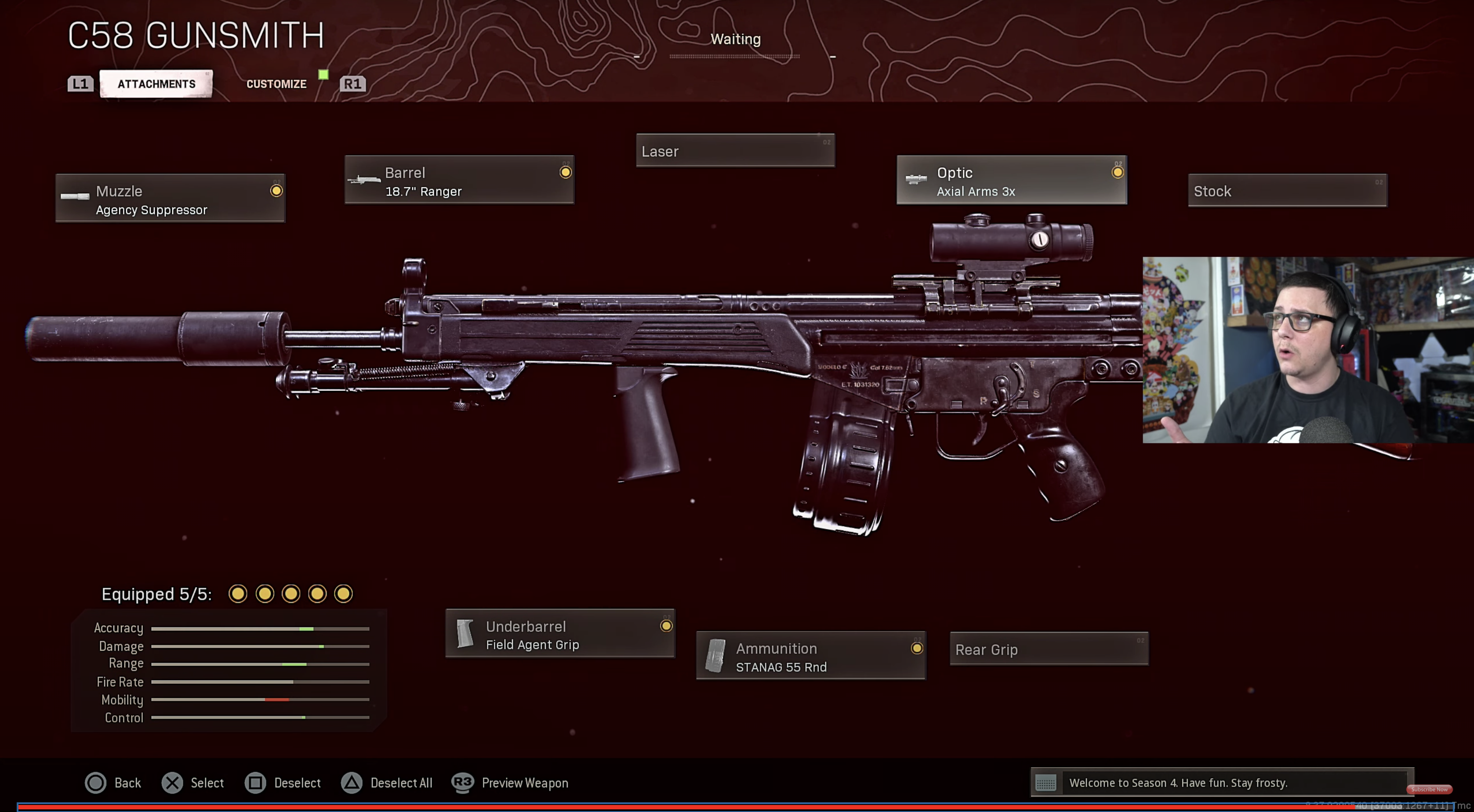Open the Season 4 welcome message box
The width and height of the screenshot is (1474, 812).
(x=1222, y=782)
